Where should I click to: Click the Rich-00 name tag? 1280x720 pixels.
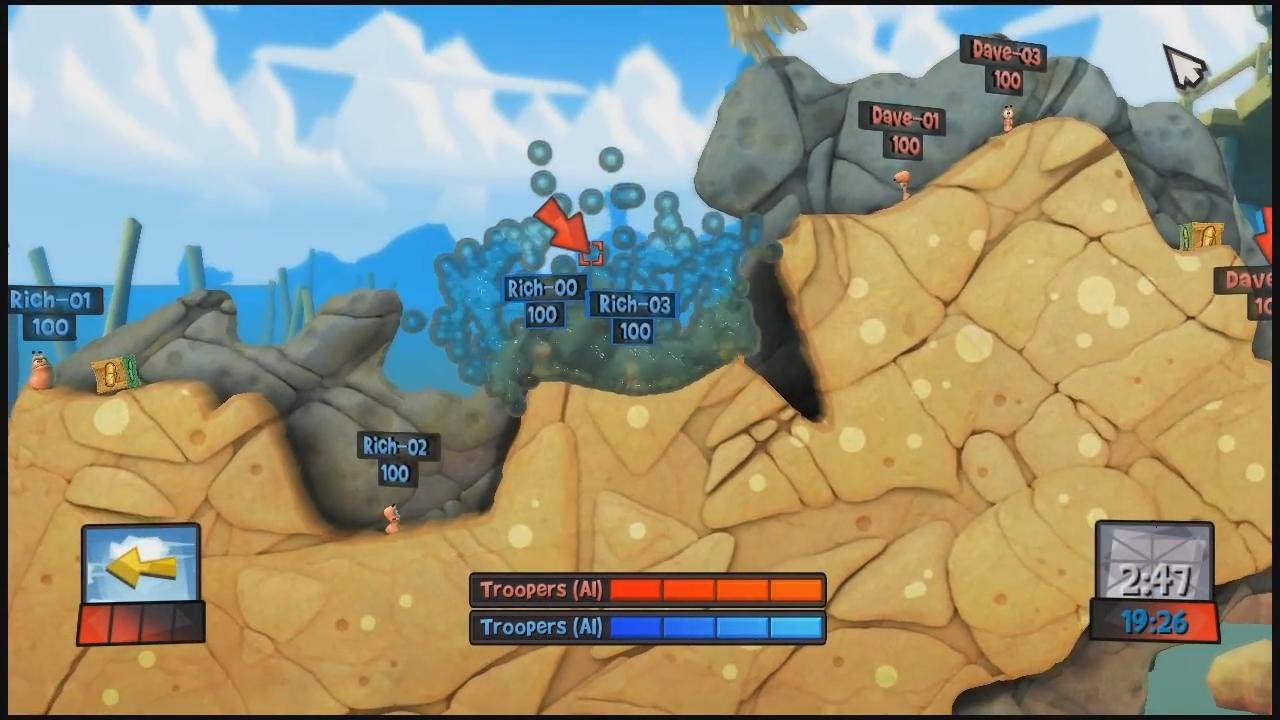542,289
